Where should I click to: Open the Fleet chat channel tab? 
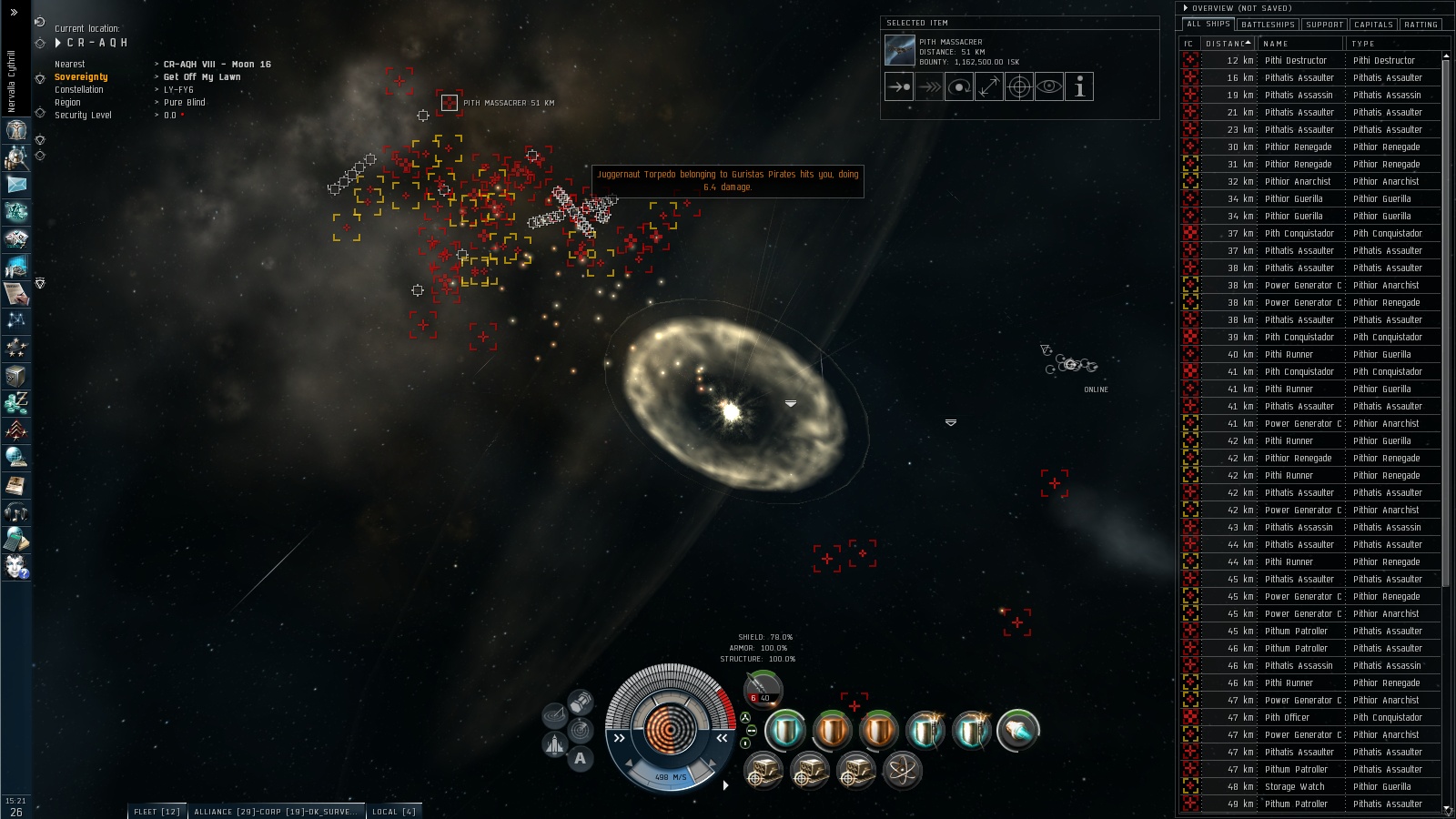click(157, 812)
